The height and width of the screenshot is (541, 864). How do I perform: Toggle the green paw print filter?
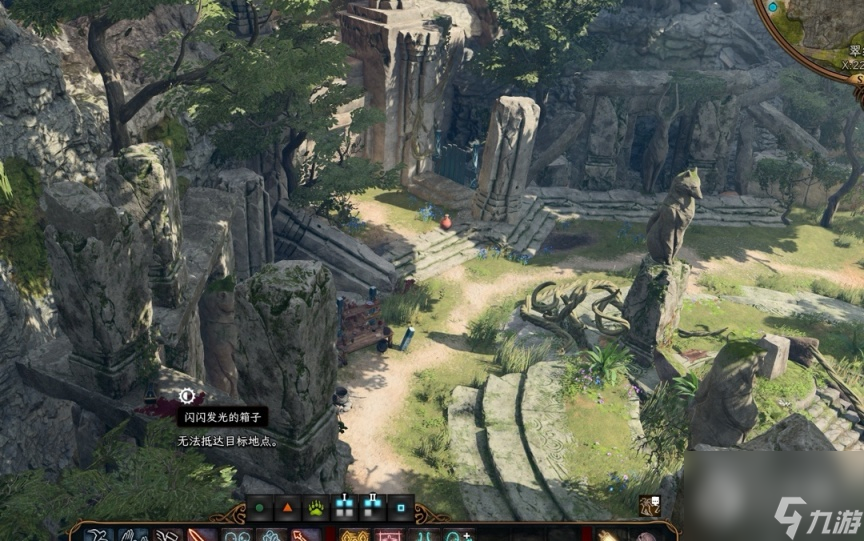[x=316, y=507]
